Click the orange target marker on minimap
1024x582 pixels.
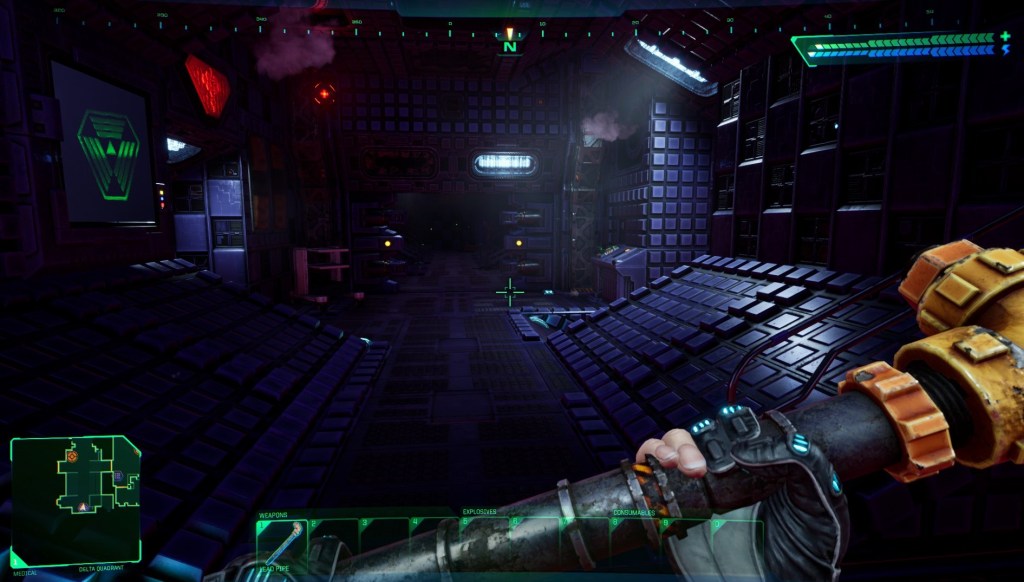(72, 456)
